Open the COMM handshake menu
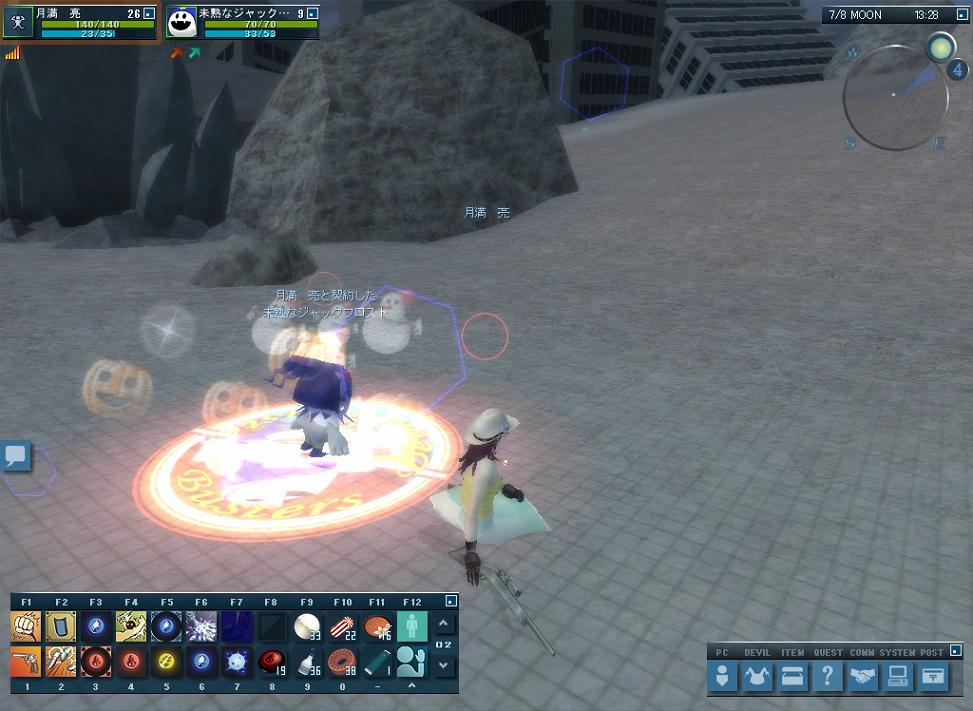Screen dimensions: 973x711 pos(862,677)
